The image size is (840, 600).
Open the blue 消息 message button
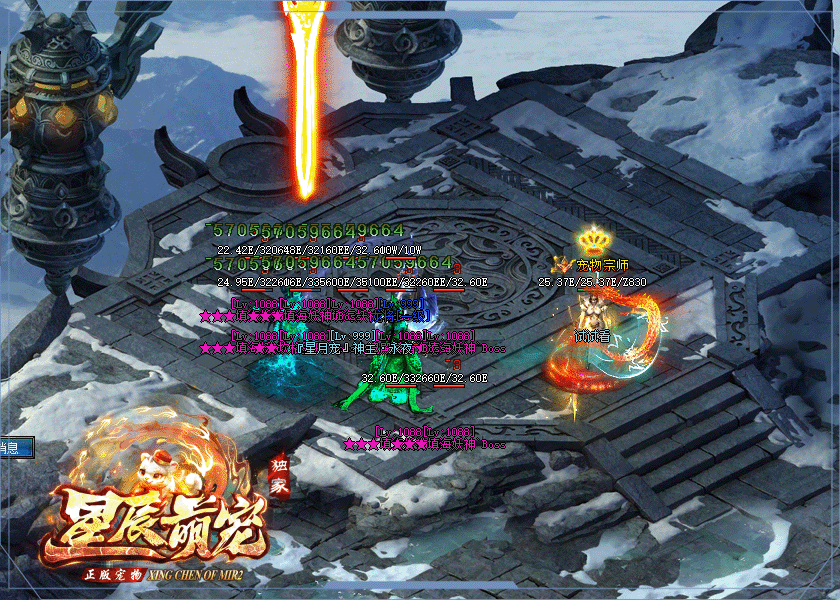click(x=14, y=447)
